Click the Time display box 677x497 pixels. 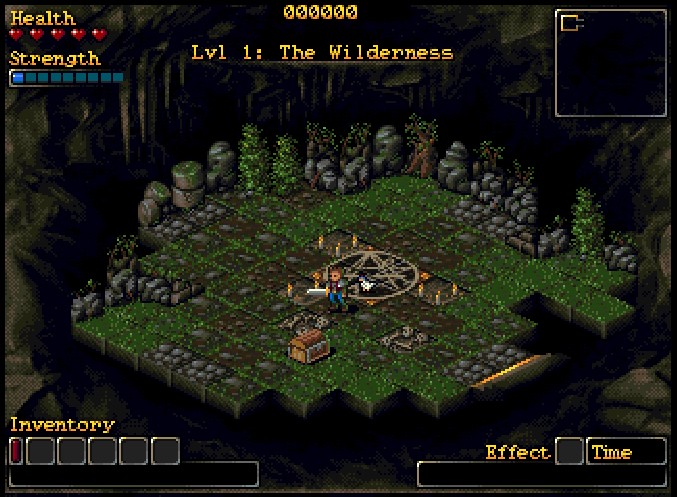click(626, 452)
